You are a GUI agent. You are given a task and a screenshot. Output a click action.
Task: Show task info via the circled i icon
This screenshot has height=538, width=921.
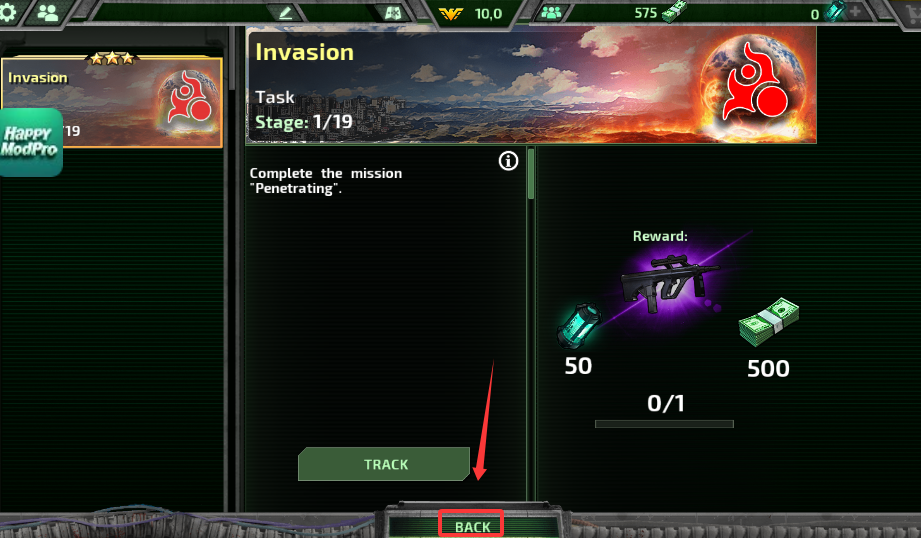[508, 161]
